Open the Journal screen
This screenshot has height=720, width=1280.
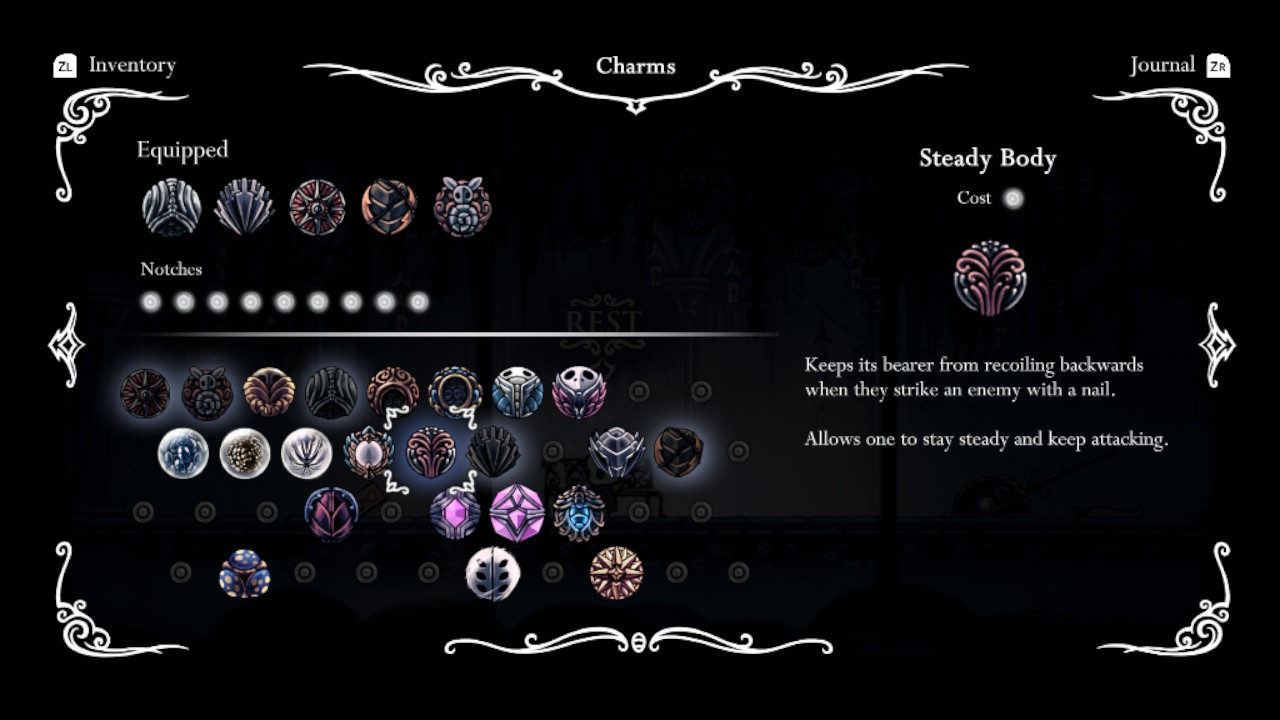[x=1163, y=65]
